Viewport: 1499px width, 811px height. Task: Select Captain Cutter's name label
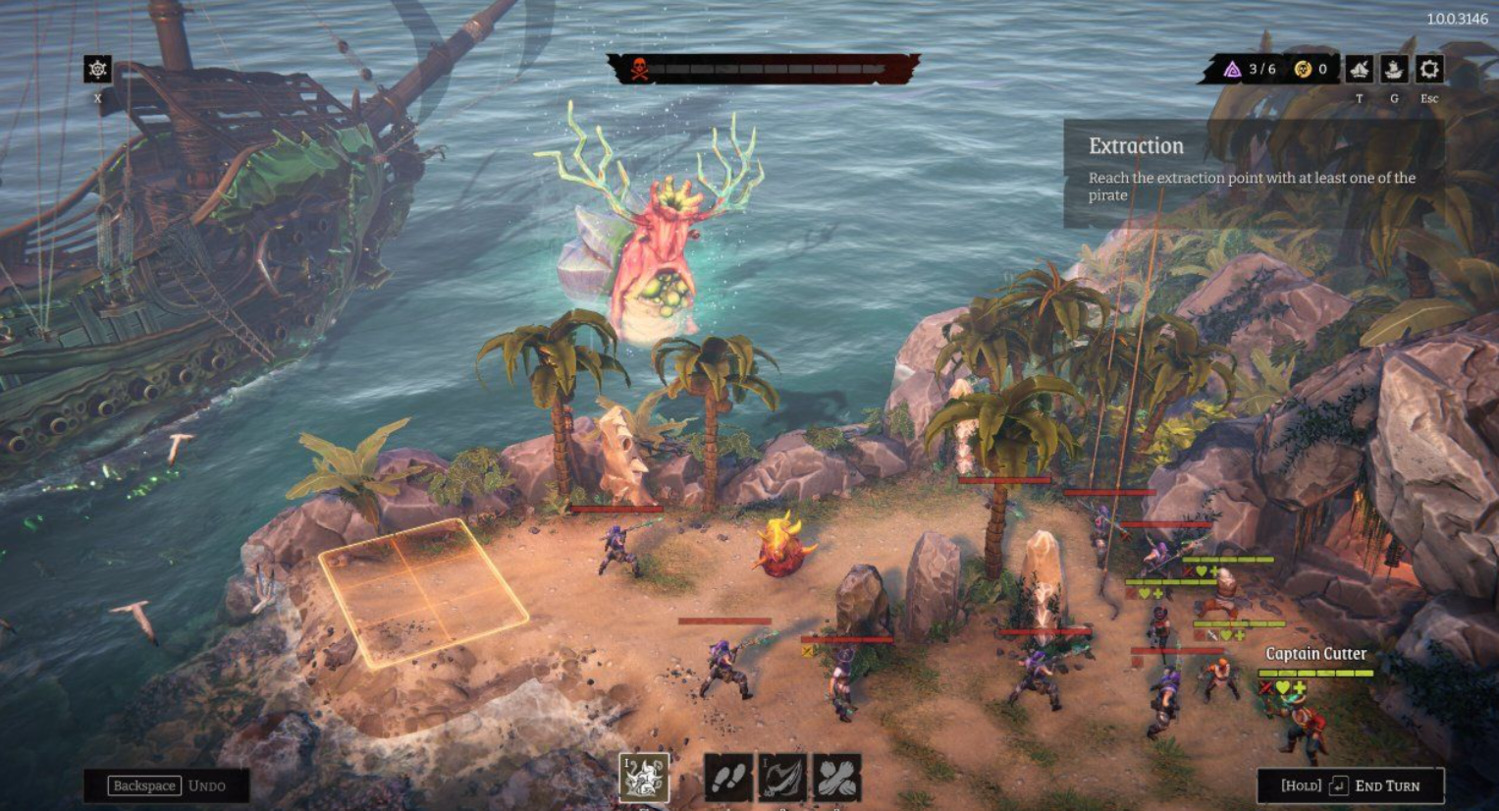tap(1315, 654)
